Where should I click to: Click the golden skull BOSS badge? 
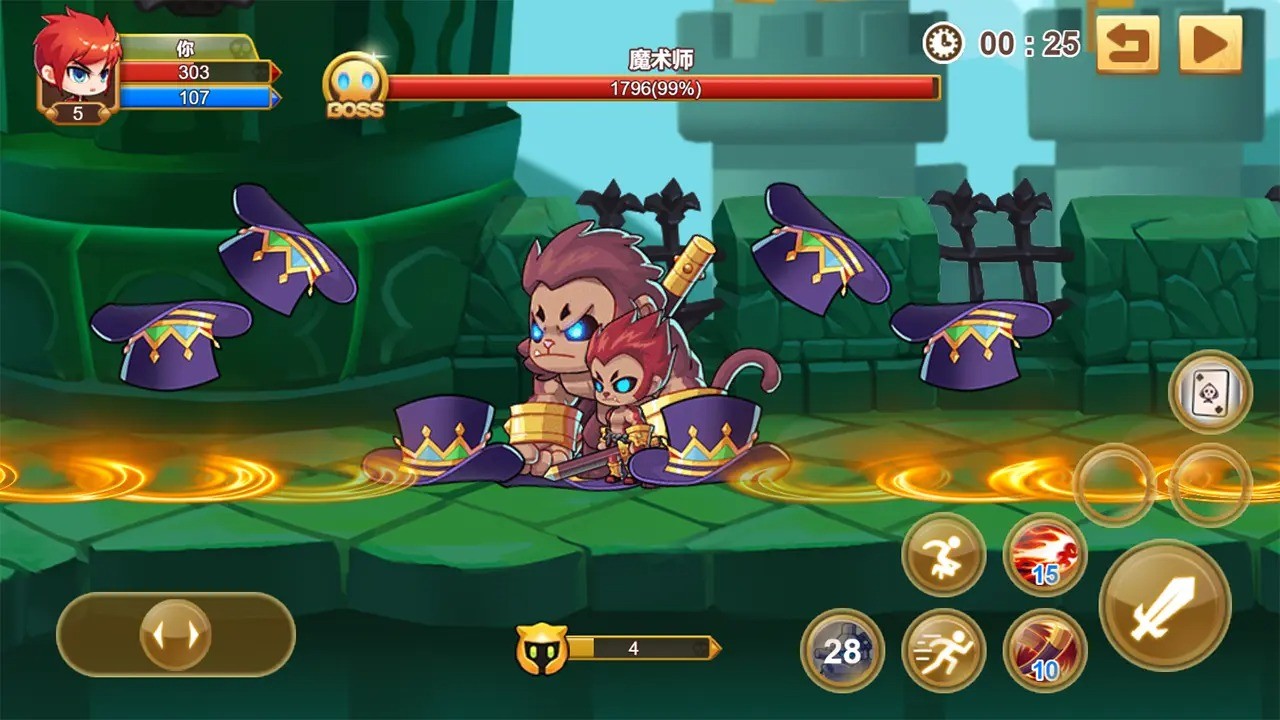(355, 88)
